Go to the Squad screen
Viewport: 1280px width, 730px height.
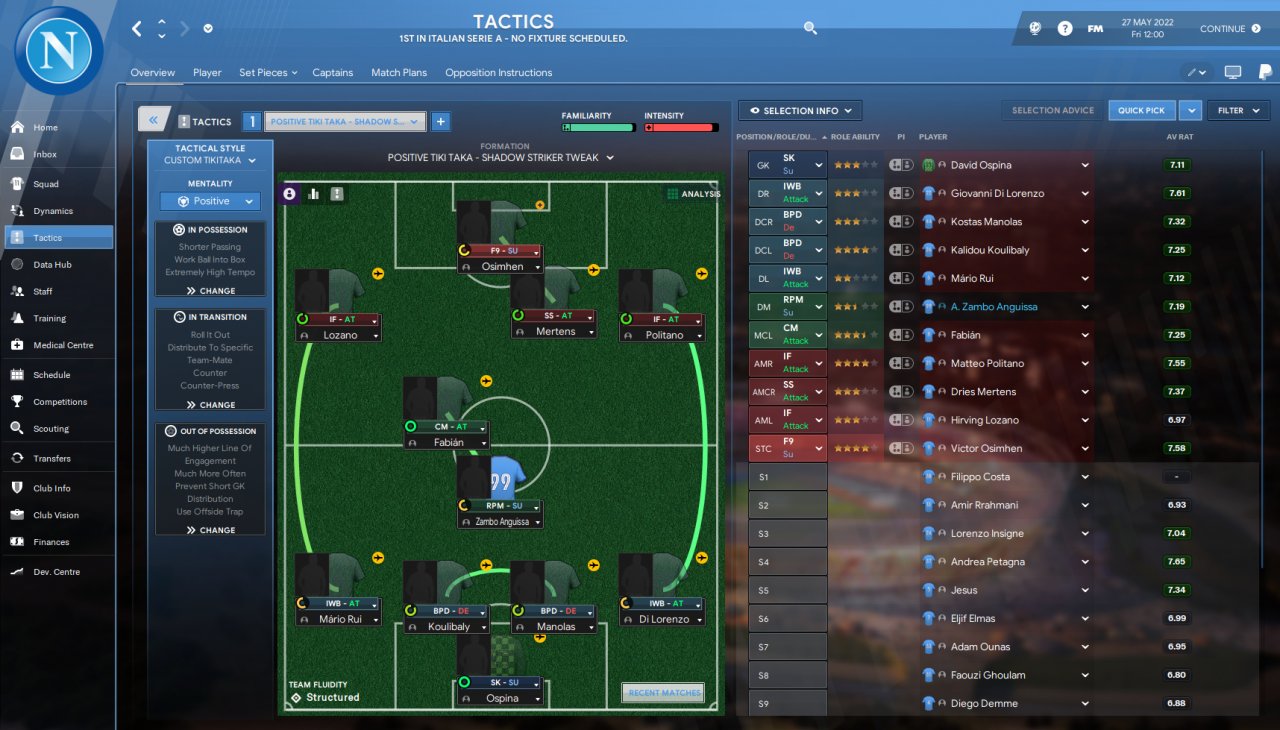[x=46, y=184]
